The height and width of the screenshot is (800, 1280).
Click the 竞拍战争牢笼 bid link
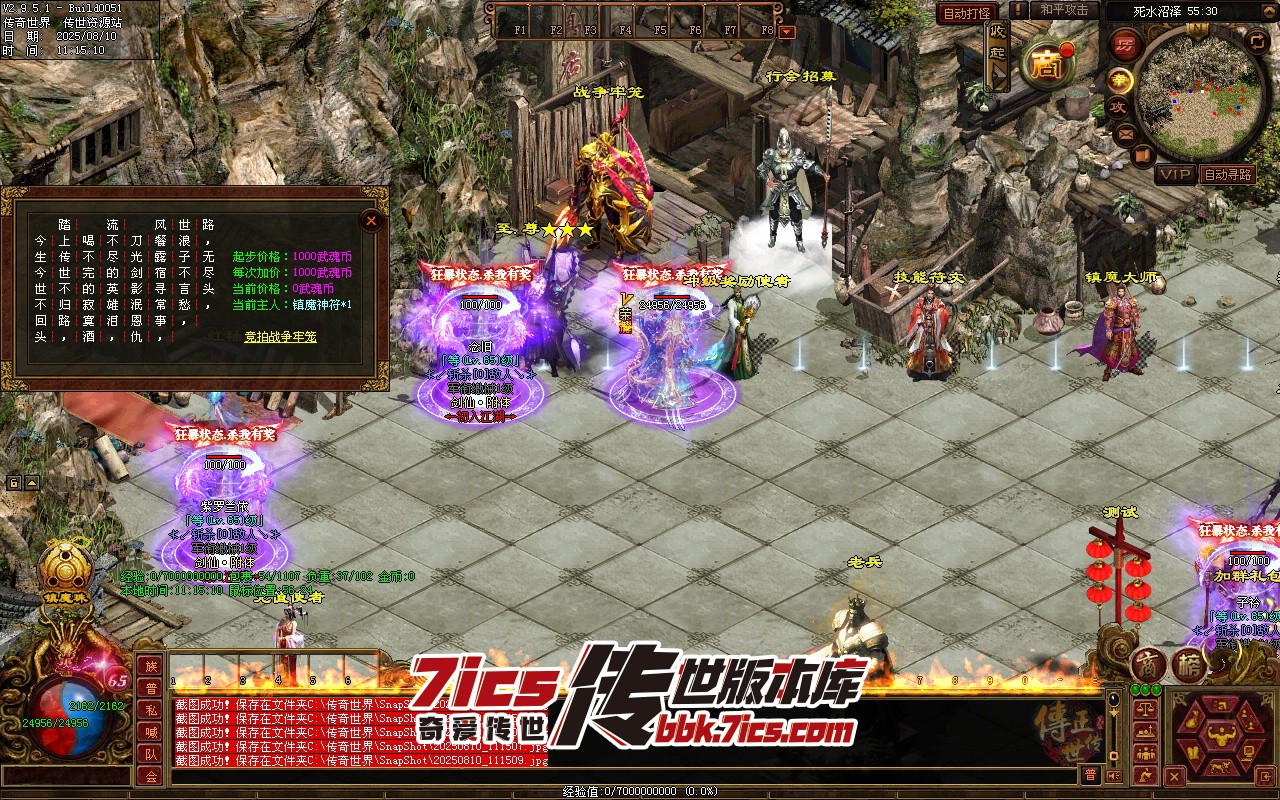(x=280, y=337)
